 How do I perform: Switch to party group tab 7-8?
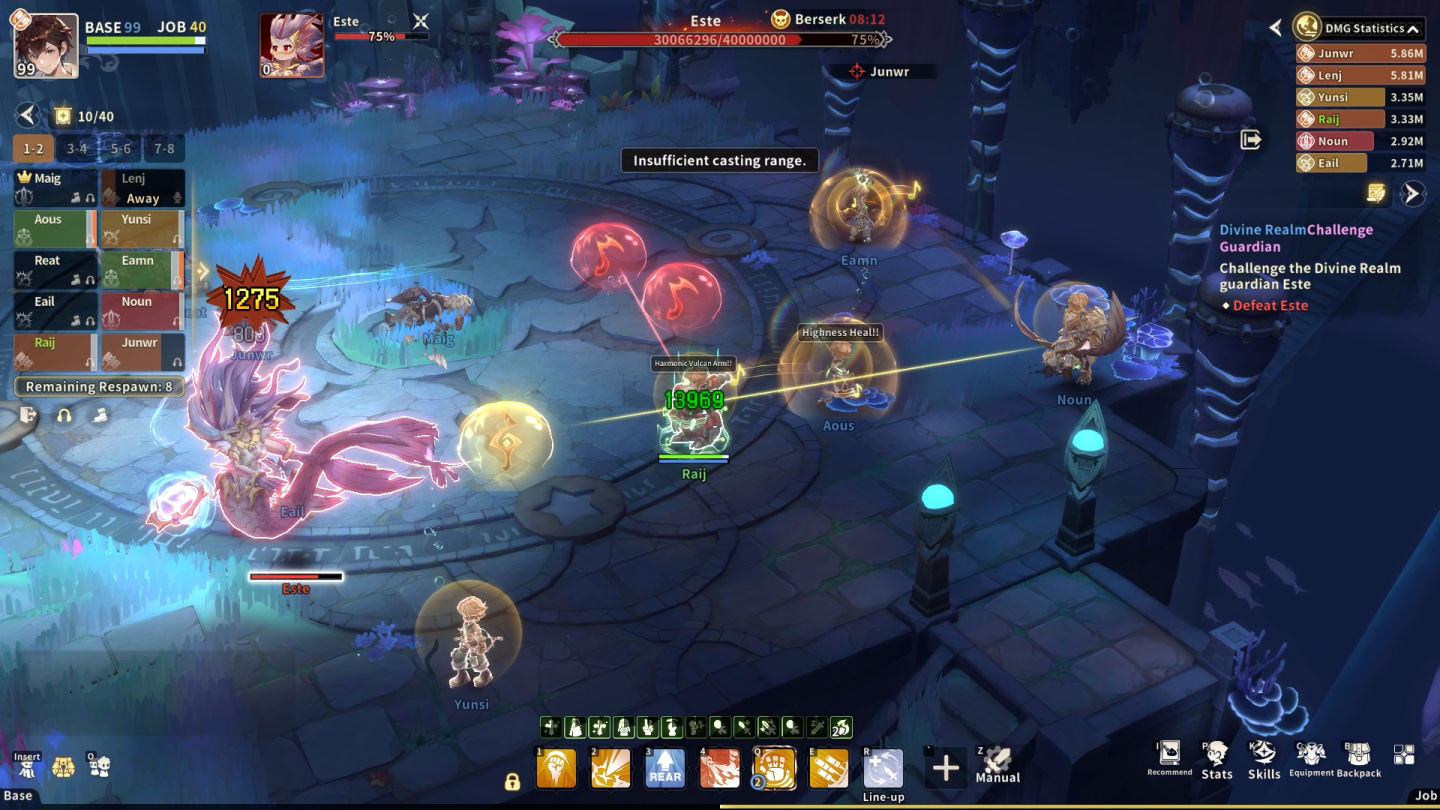[x=164, y=149]
